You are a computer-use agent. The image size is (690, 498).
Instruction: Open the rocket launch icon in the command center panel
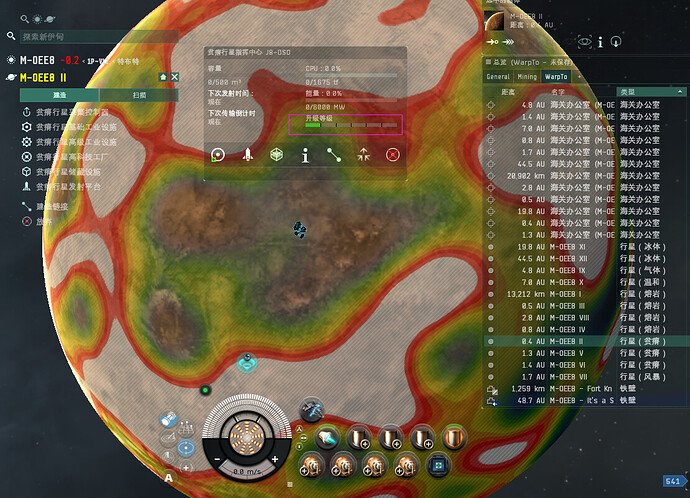click(247, 155)
